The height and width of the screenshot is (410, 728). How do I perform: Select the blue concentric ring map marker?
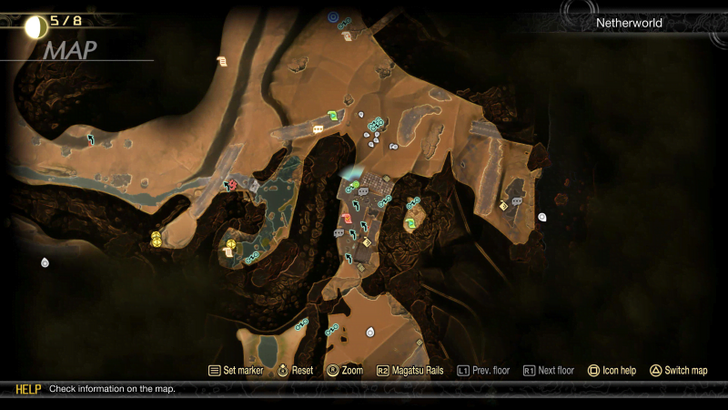(332, 16)
